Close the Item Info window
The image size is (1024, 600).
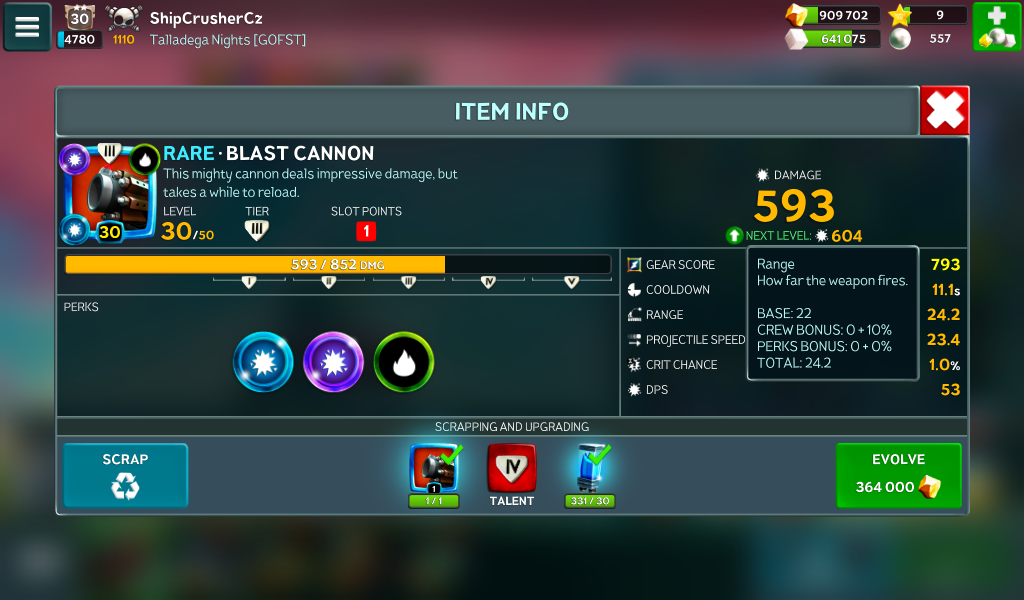944,110
